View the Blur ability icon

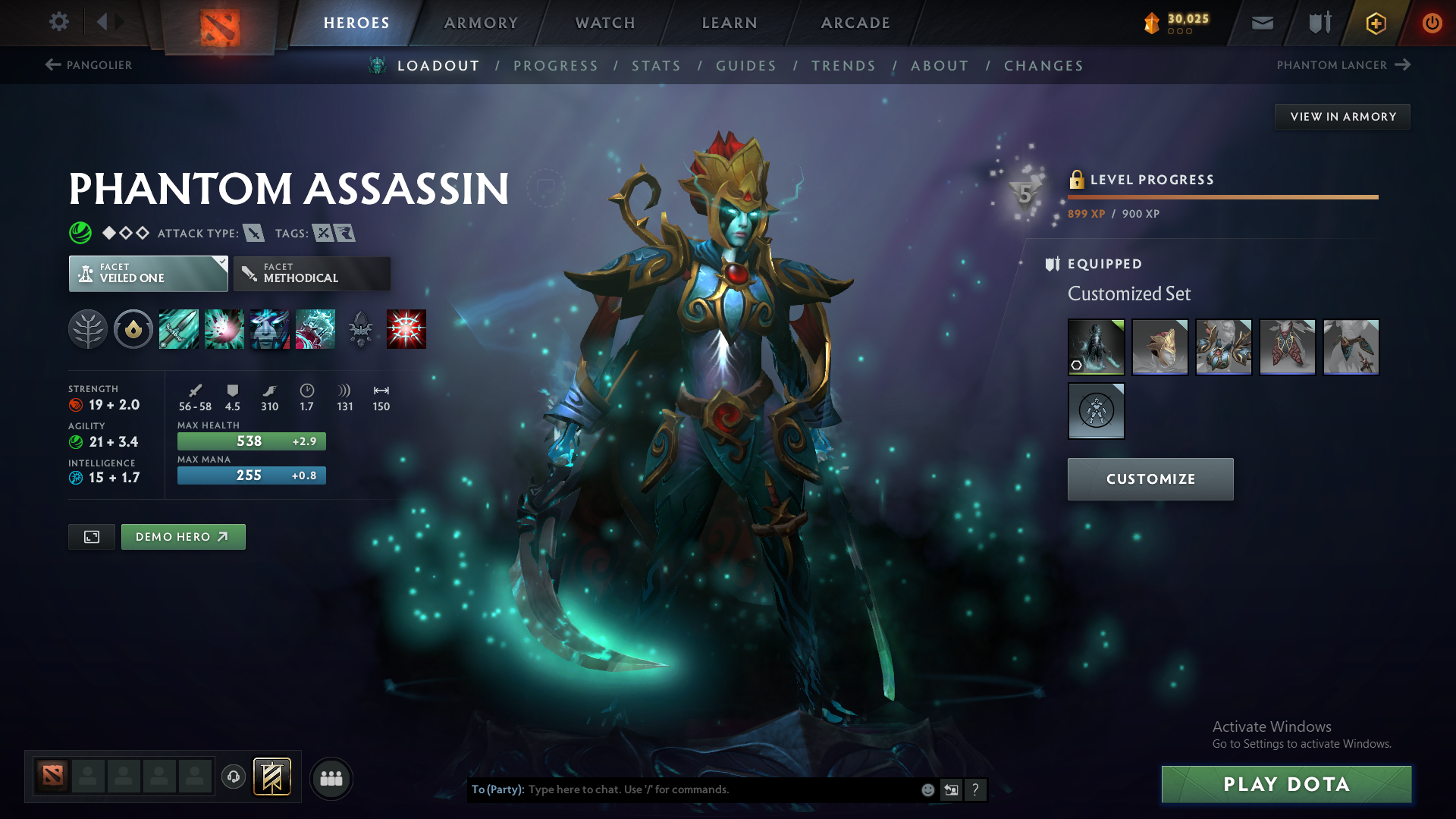[x=270, y=328]
